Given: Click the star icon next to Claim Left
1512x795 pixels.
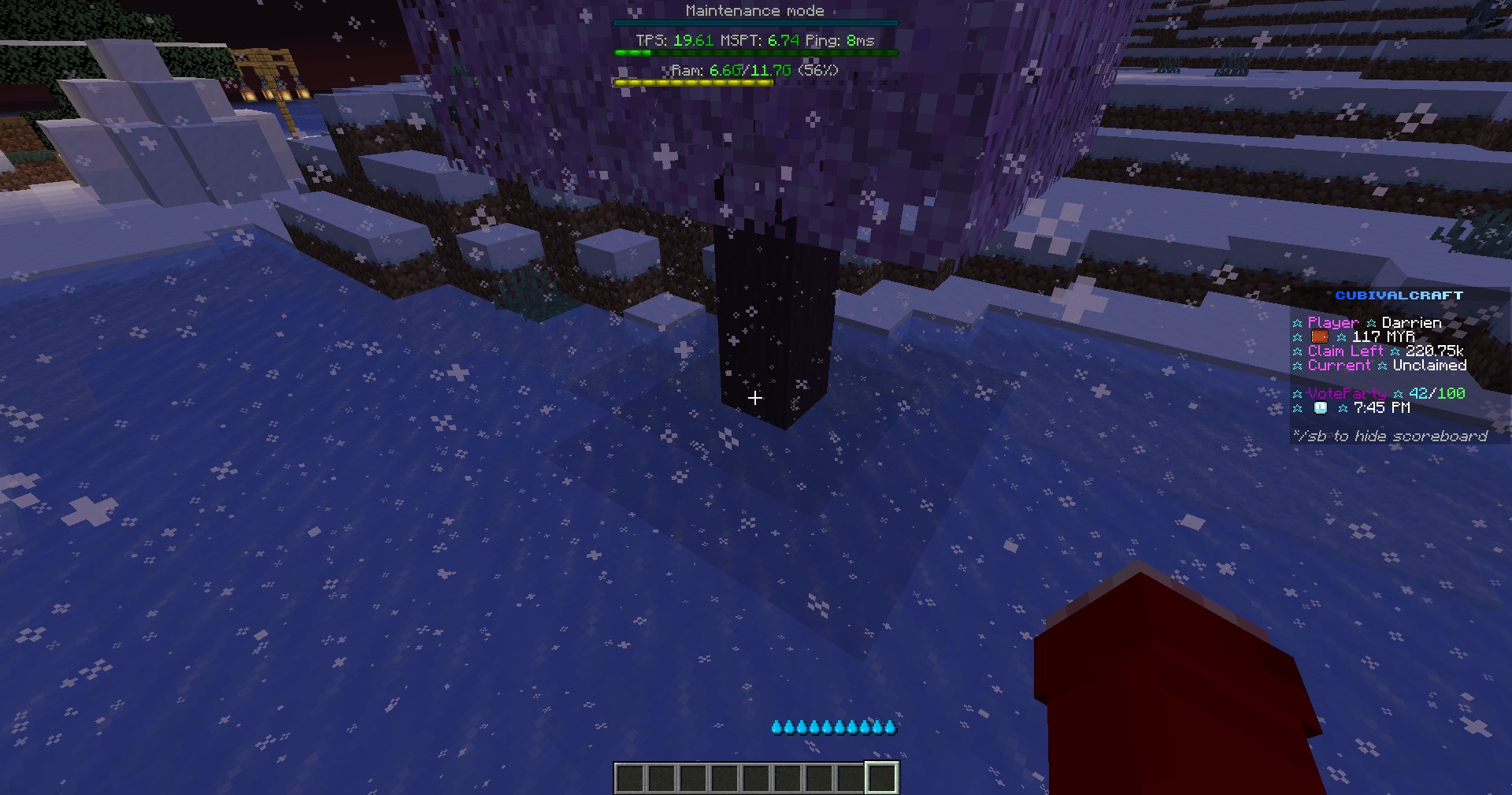Looking at the screenshot, I should click(1297, 351).
